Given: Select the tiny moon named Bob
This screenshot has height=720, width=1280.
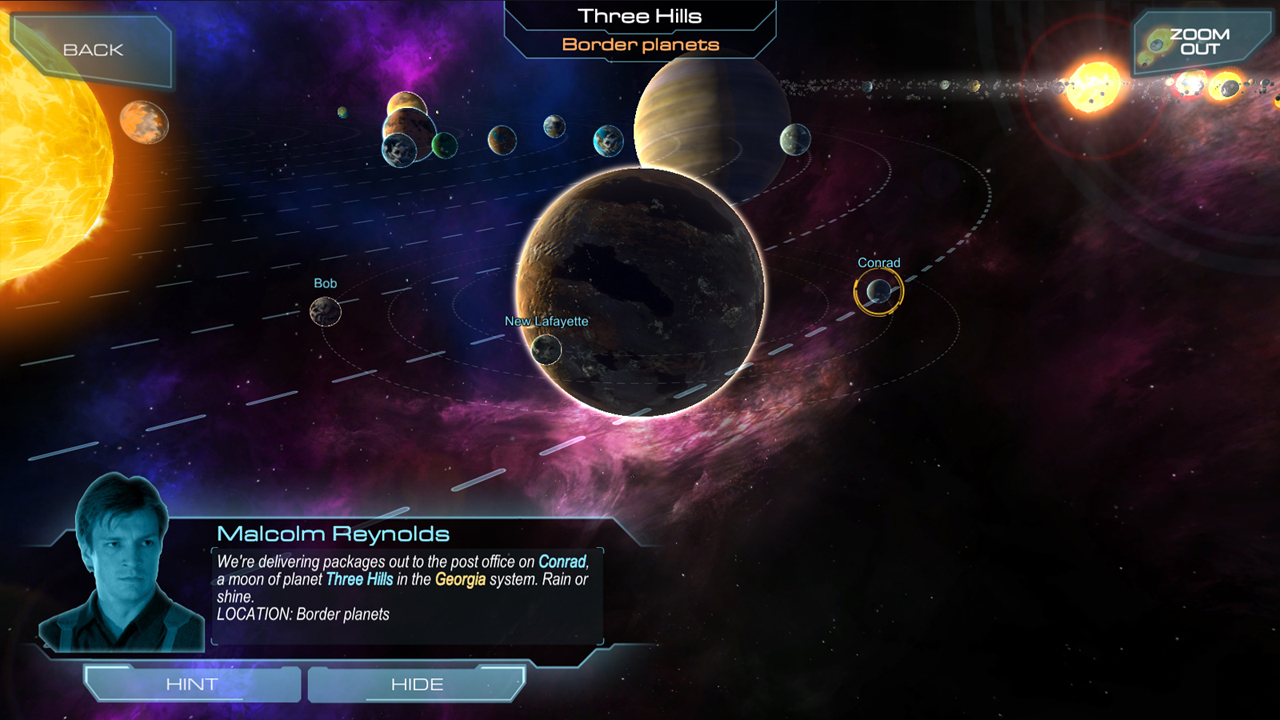Looking at the screenshot, I should click(325, 311).
